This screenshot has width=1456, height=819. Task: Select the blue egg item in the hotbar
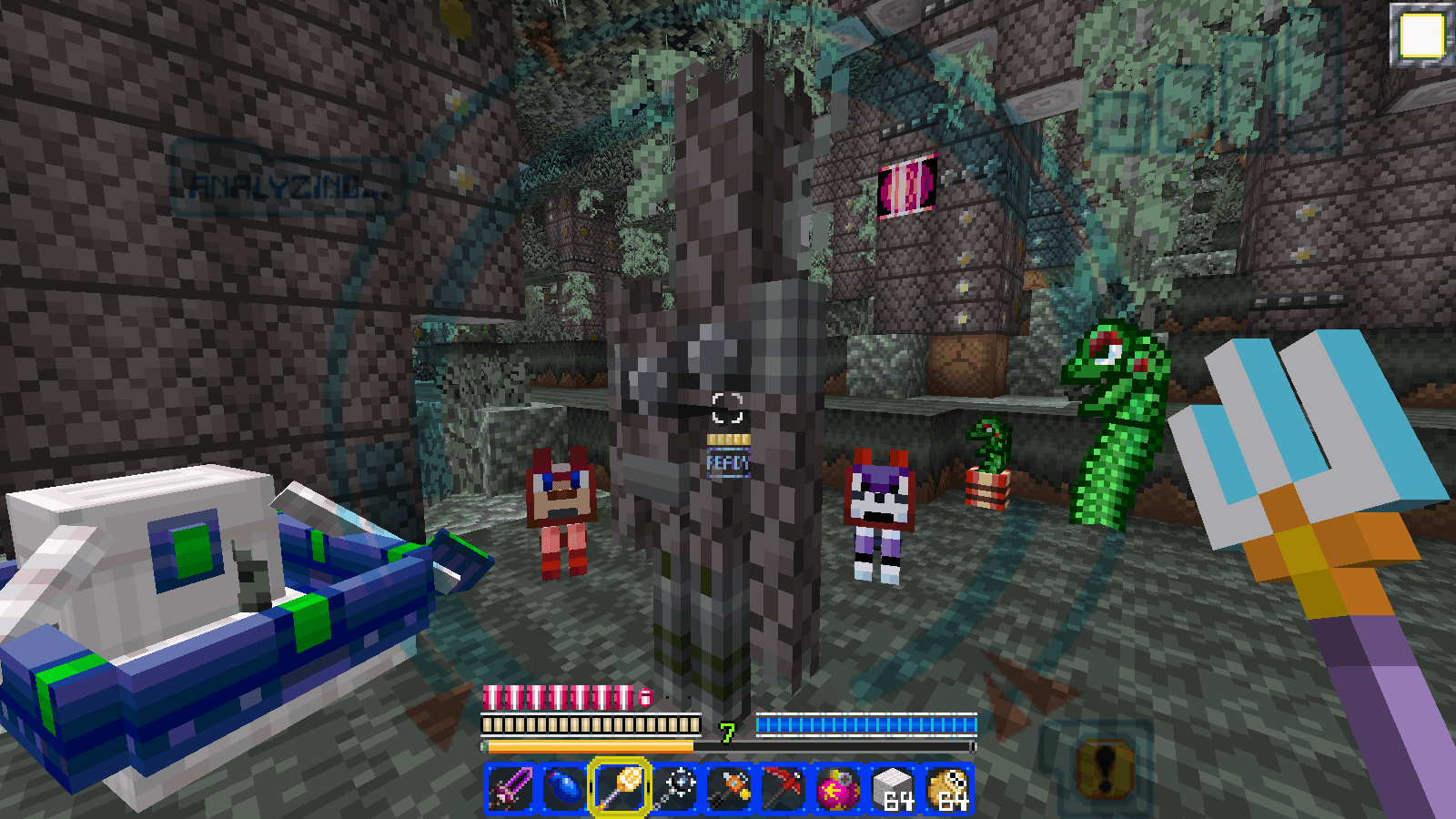click(563, 790)
